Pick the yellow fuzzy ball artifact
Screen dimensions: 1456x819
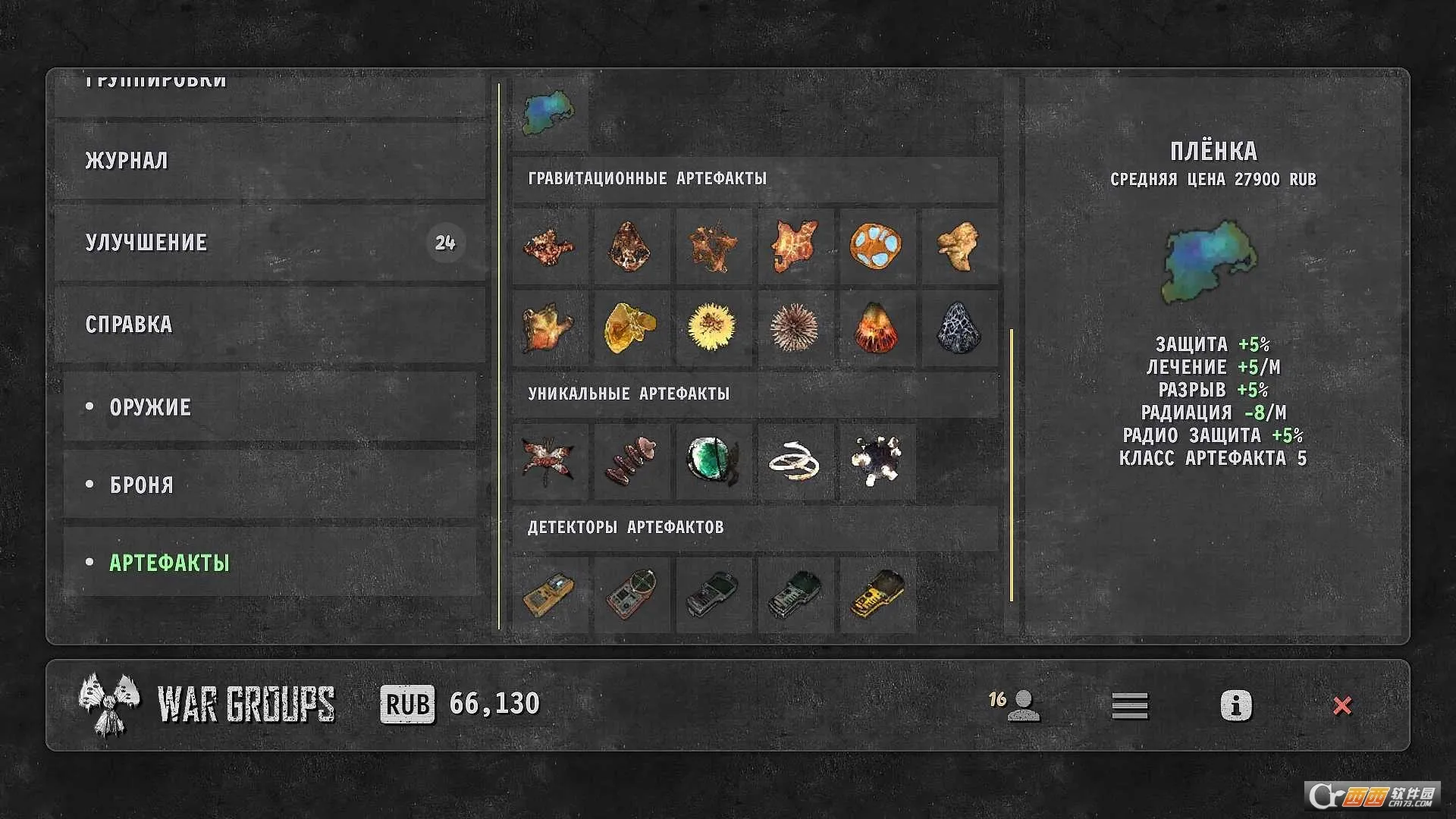tap(712, 328)
